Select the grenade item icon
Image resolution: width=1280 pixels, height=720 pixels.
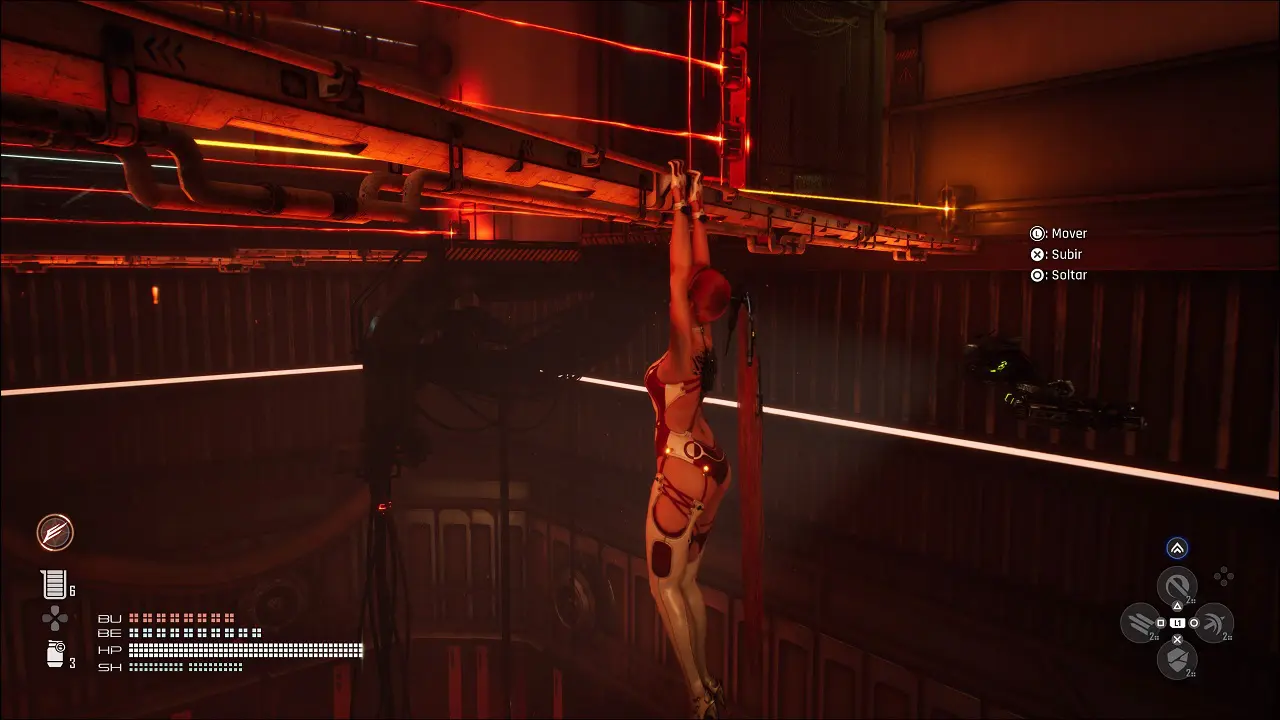56,654
